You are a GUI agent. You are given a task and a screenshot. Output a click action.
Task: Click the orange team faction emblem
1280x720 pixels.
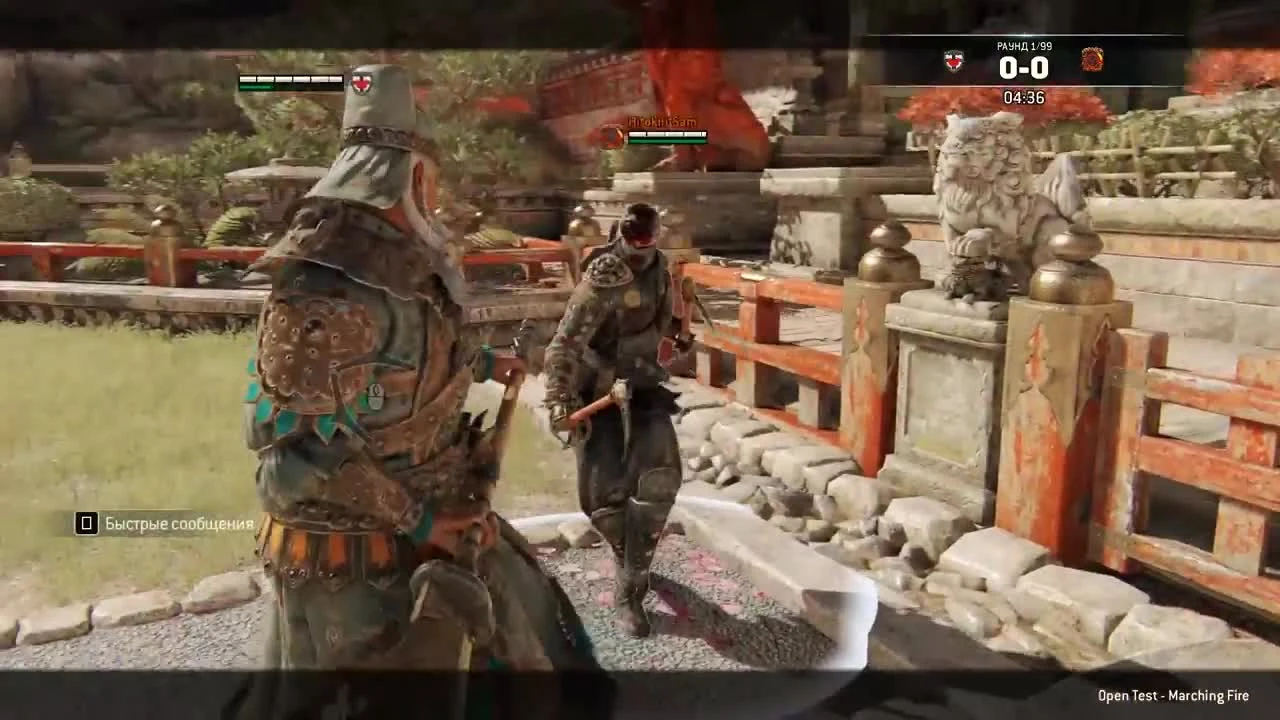(1094, 60)
